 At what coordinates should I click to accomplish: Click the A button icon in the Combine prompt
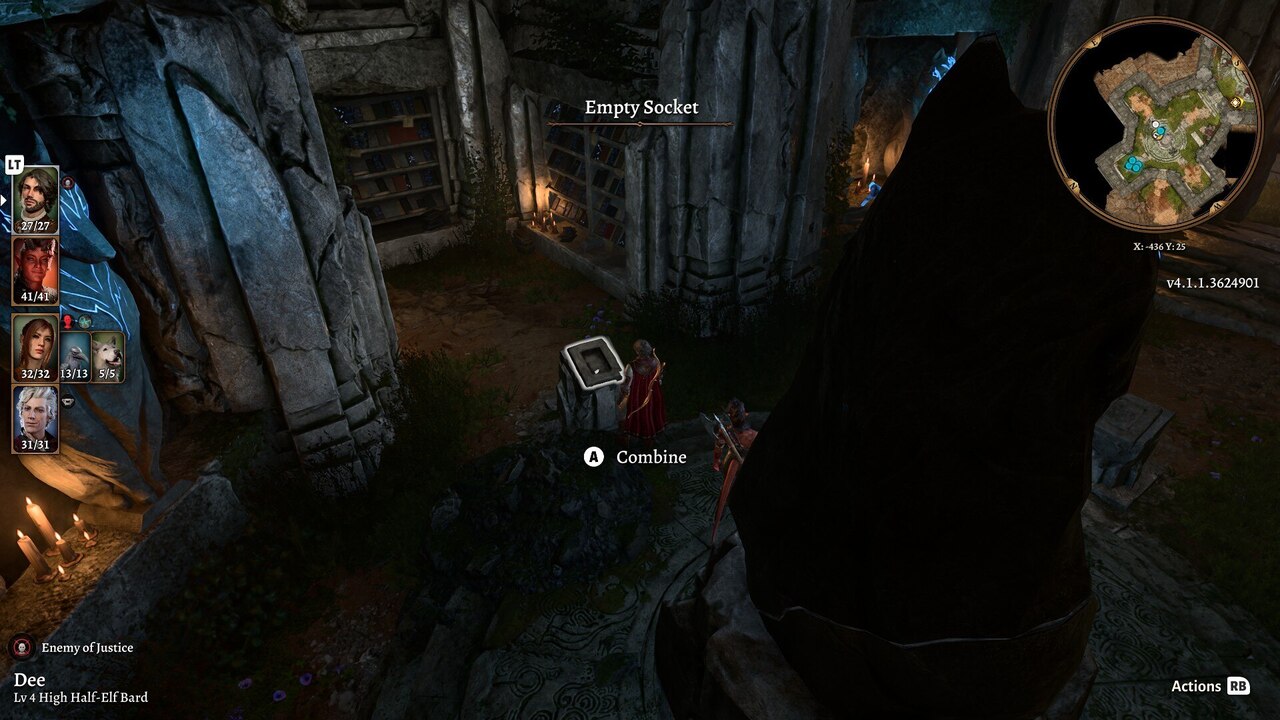coord(593,457)
